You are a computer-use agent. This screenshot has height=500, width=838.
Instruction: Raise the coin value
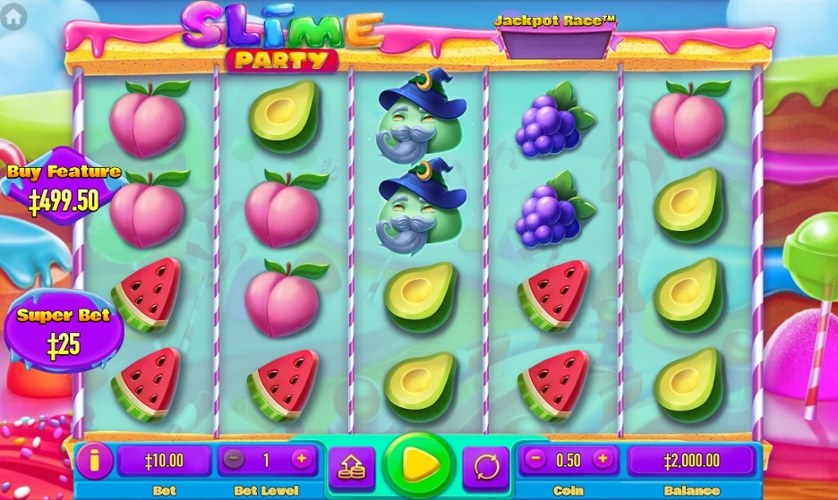[x=602, y=460]
